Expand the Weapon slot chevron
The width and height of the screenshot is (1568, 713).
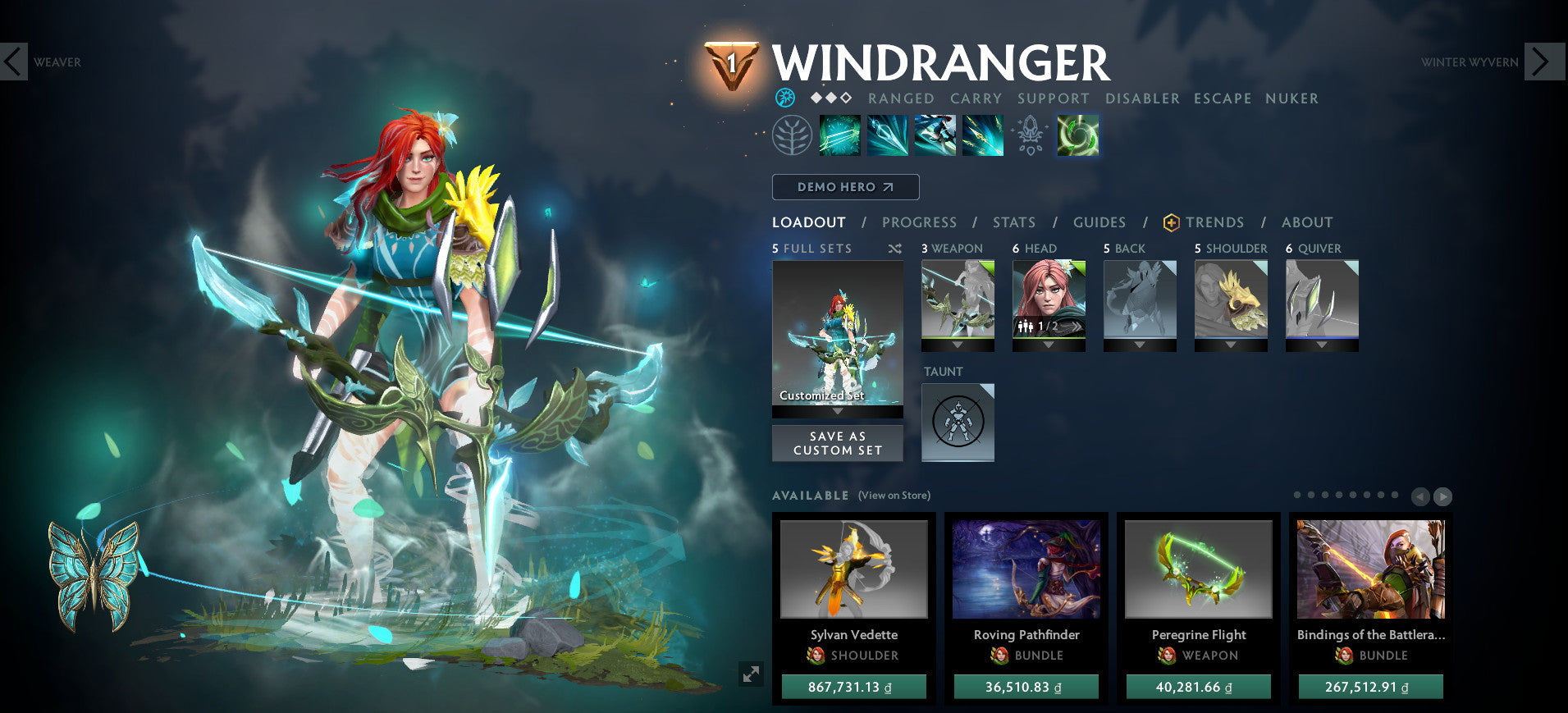(958, 345)
